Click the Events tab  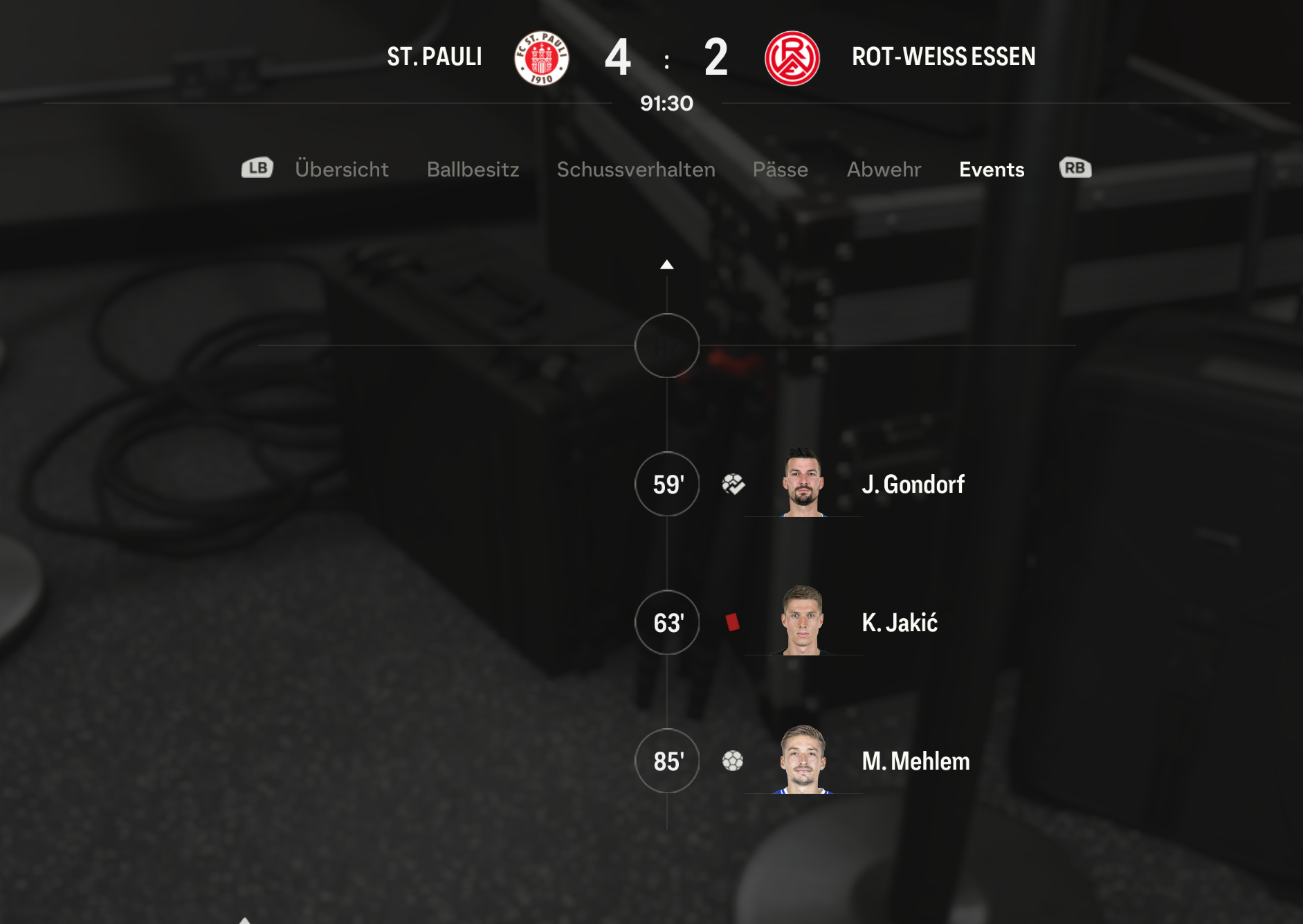(991, 170)
